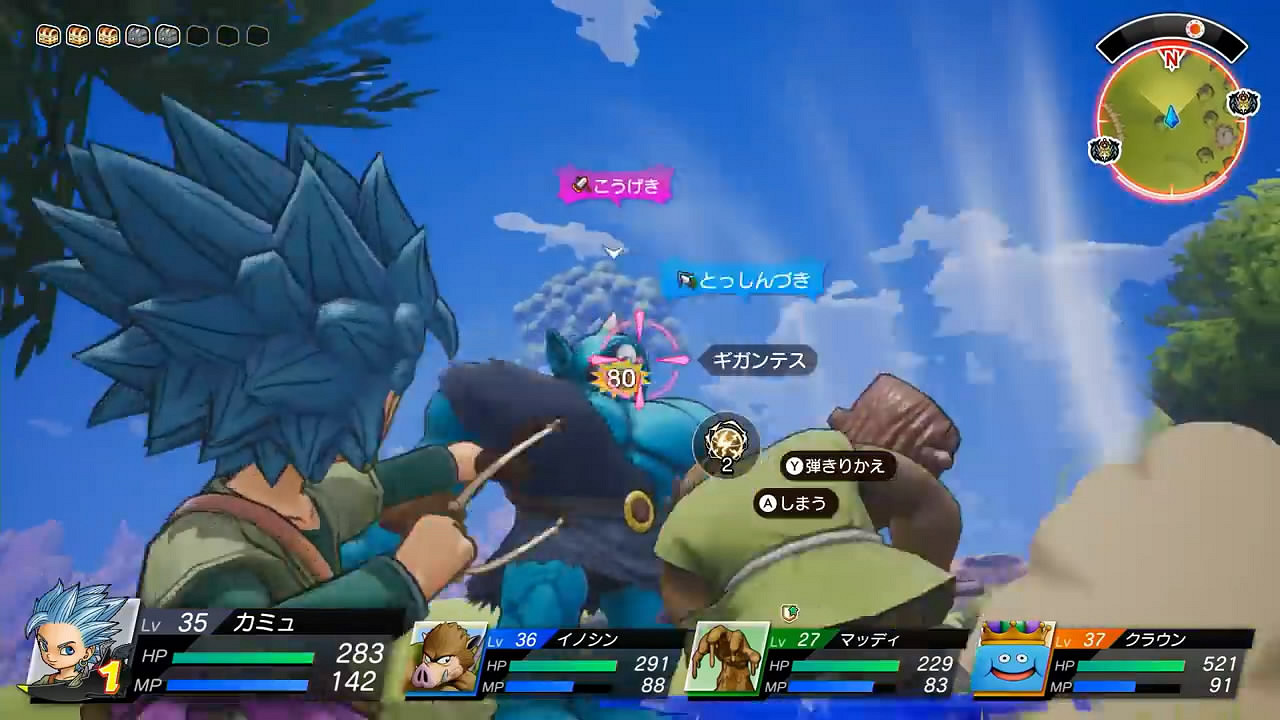Click the ギガンテス enemy name label
The height and width of the screenshot is (720, 1280).
pos(756,362)
